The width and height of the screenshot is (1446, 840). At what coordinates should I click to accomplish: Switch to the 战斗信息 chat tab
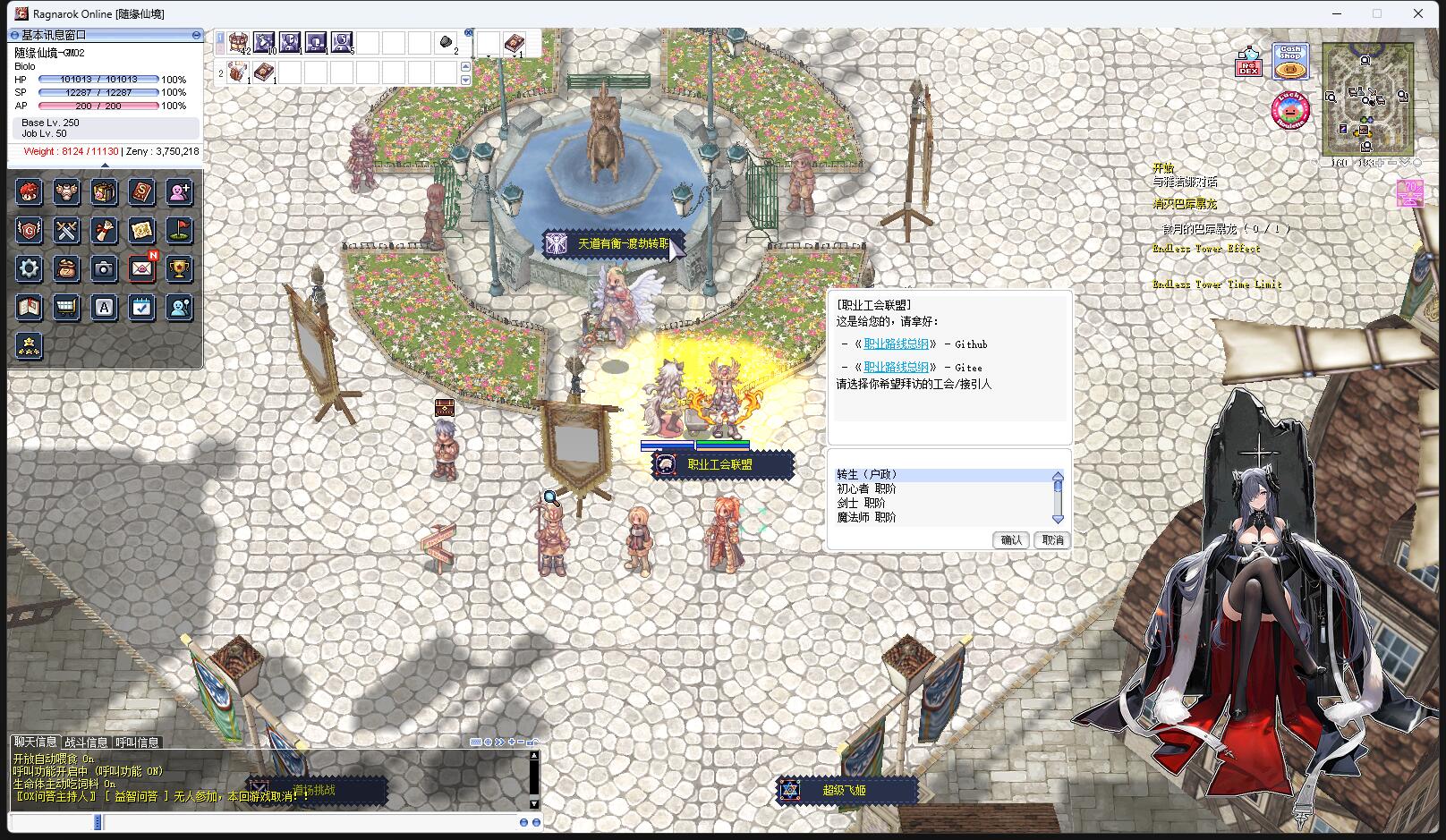tap(86, 742)
